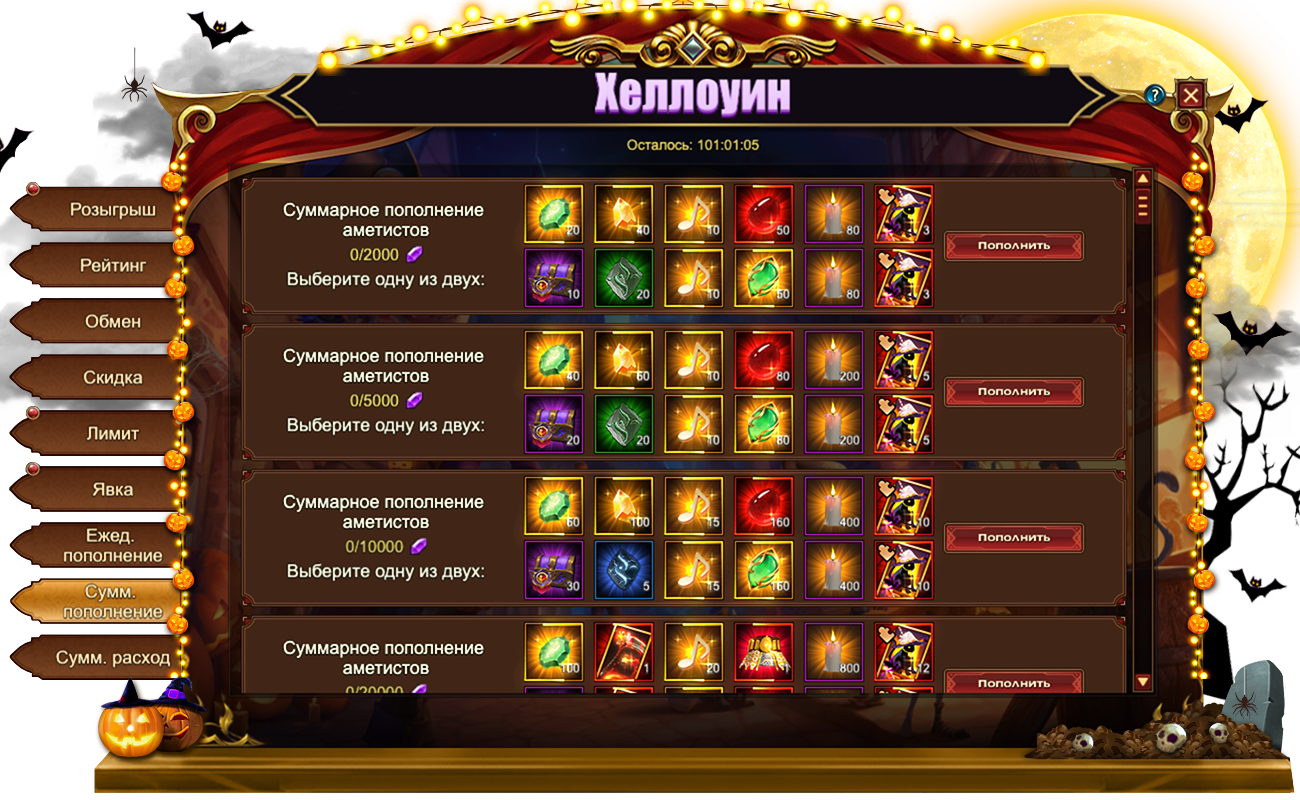Viewport: 1300px width, 800px height.
Task: Select the red card reward showing quantity 1
Action: [623, 651]
